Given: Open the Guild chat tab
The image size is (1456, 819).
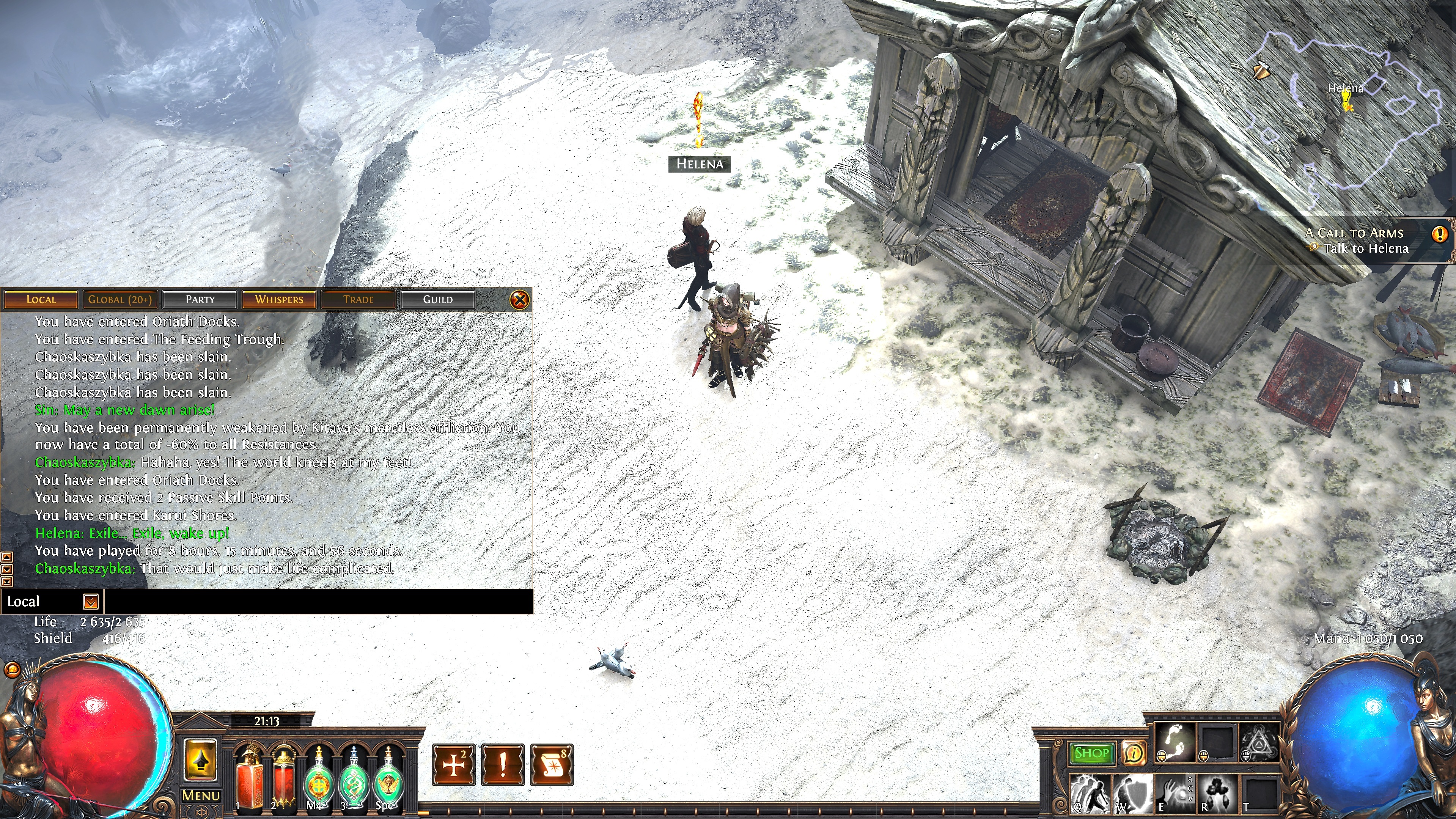Looking at the screenshot, I should tap(437, 300).
